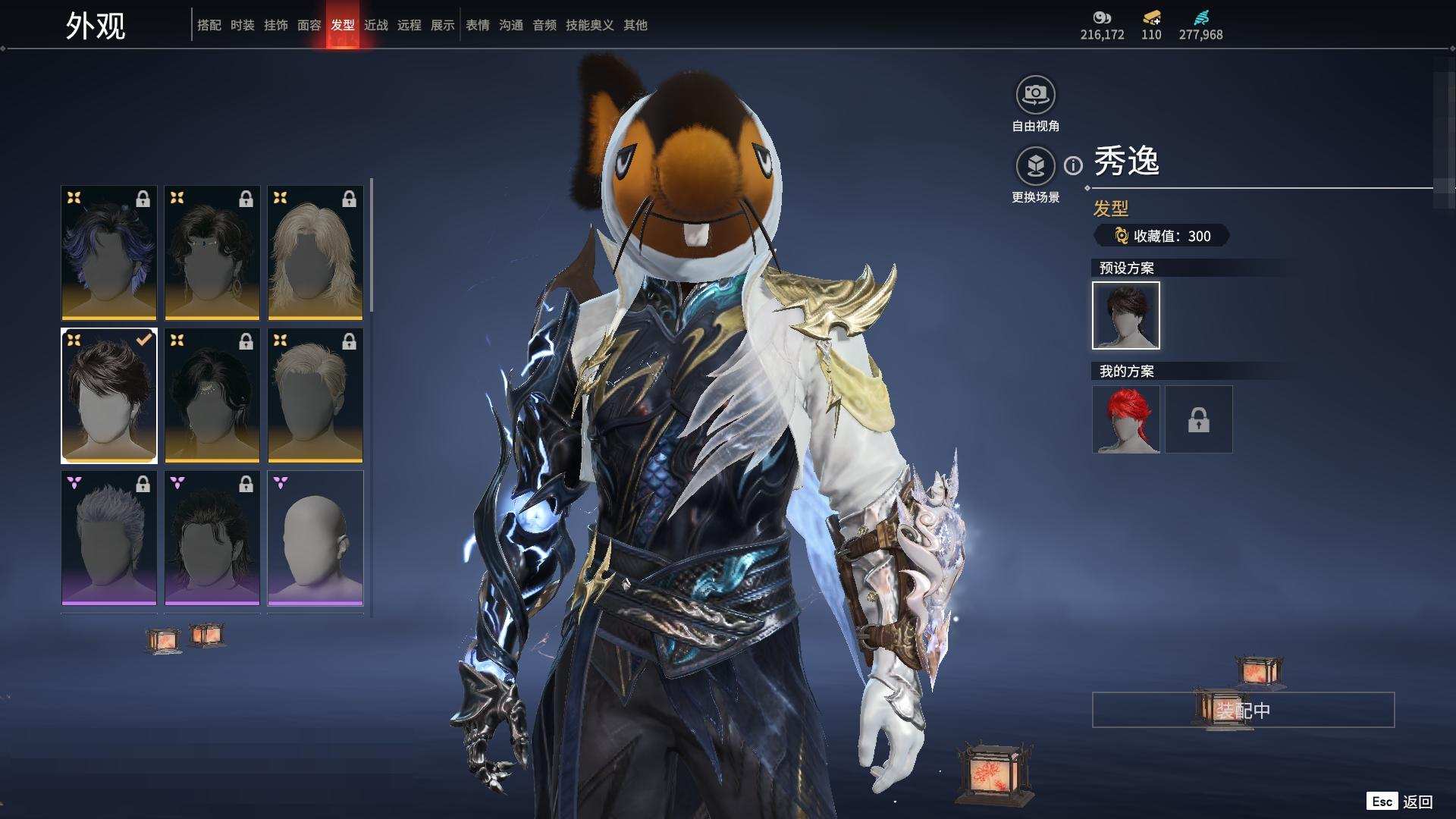Open the 近战 tab
This screenshot has width=1456, height=819.
coord(375,25)
